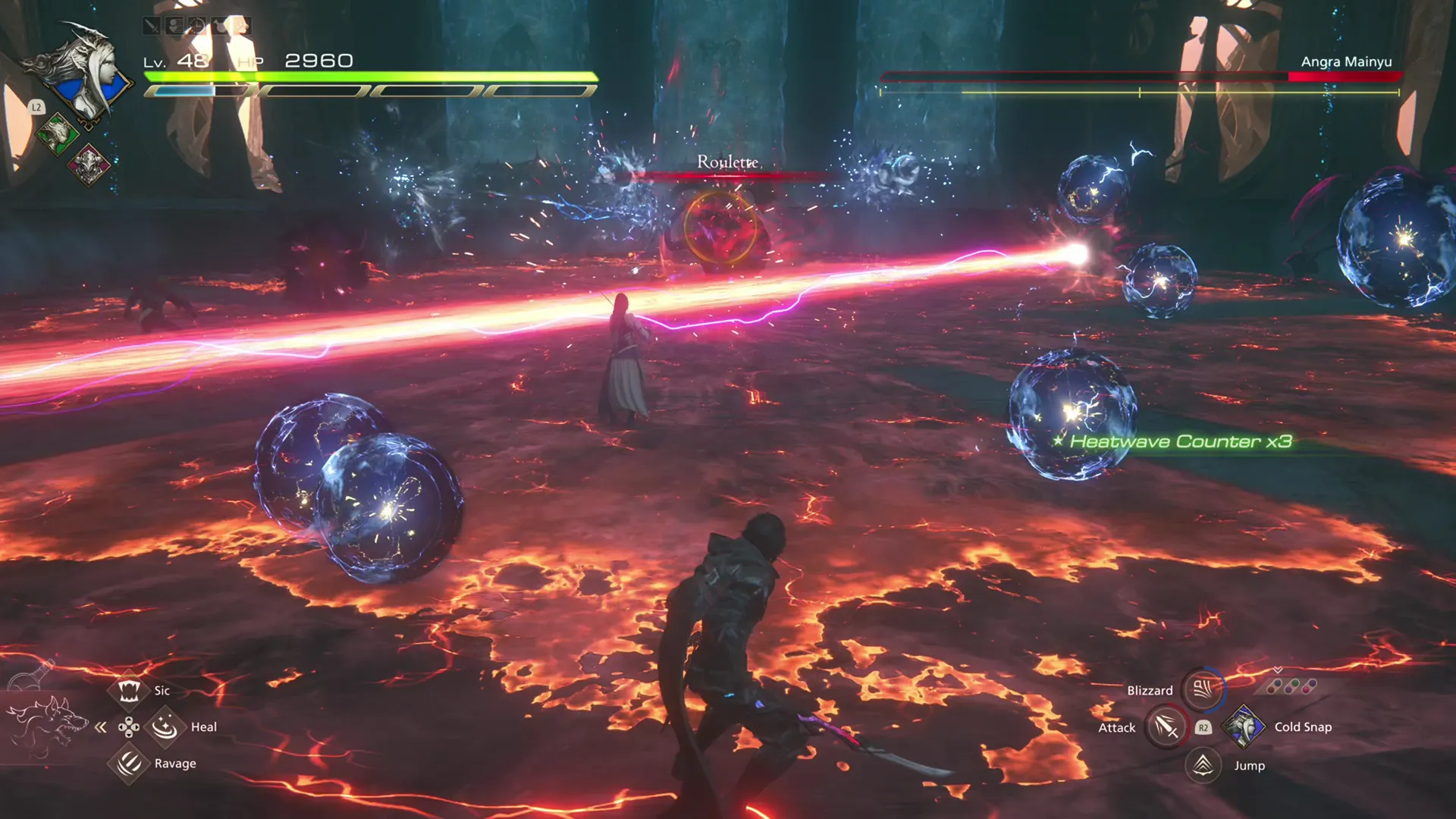Click the green companion portrait diamond
This screenshot has height=819, width=1456.
coord(58,133)
